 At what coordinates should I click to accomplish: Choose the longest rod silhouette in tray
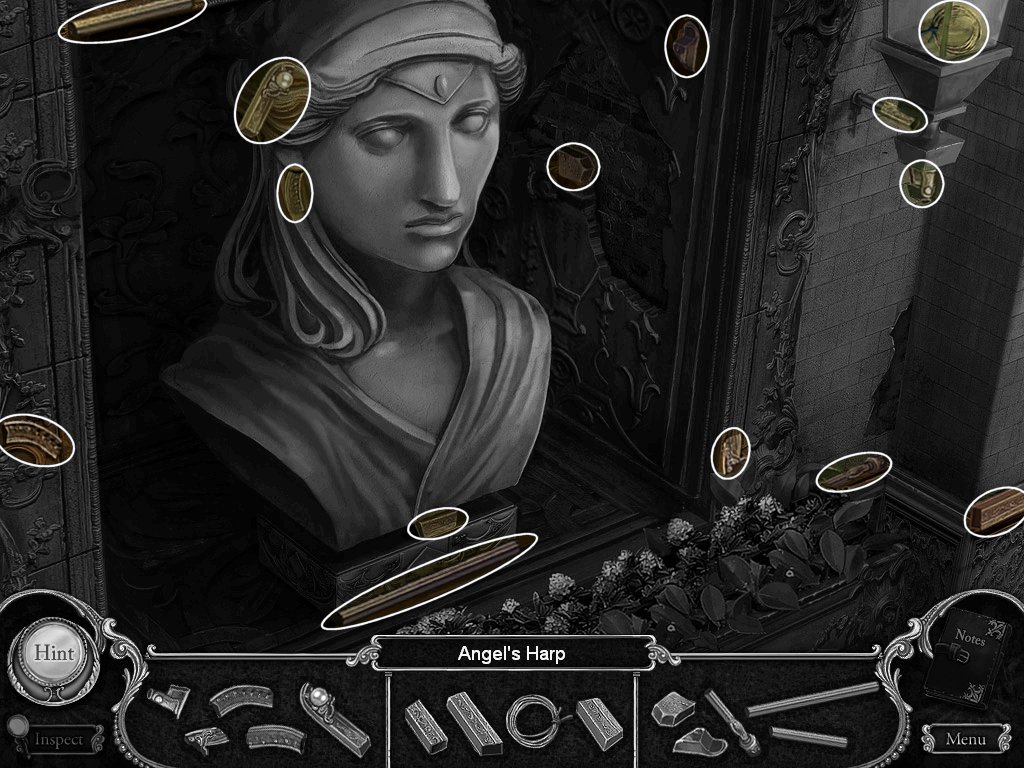812,697
